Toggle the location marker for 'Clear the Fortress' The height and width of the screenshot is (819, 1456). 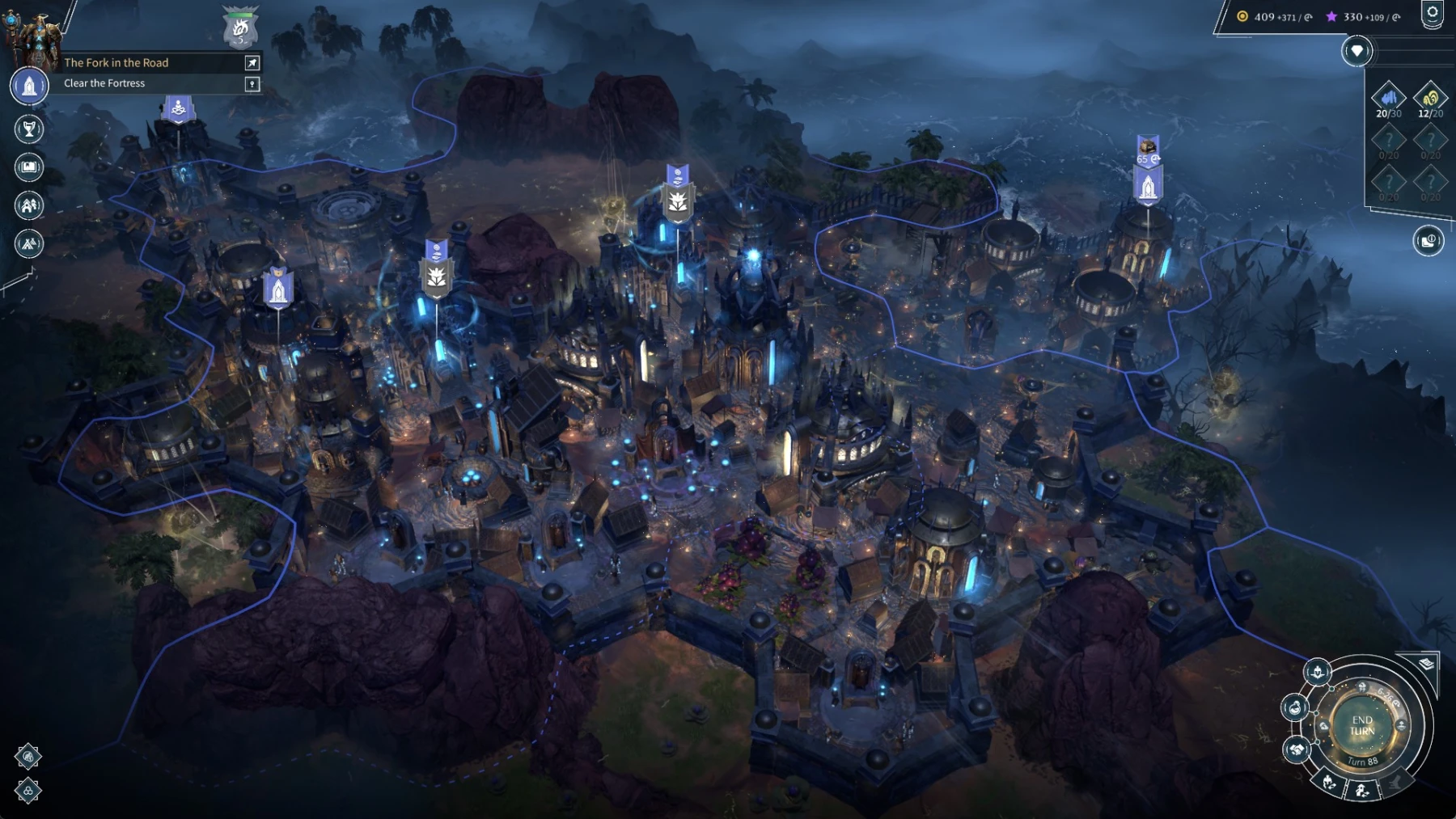pos(251,82)
